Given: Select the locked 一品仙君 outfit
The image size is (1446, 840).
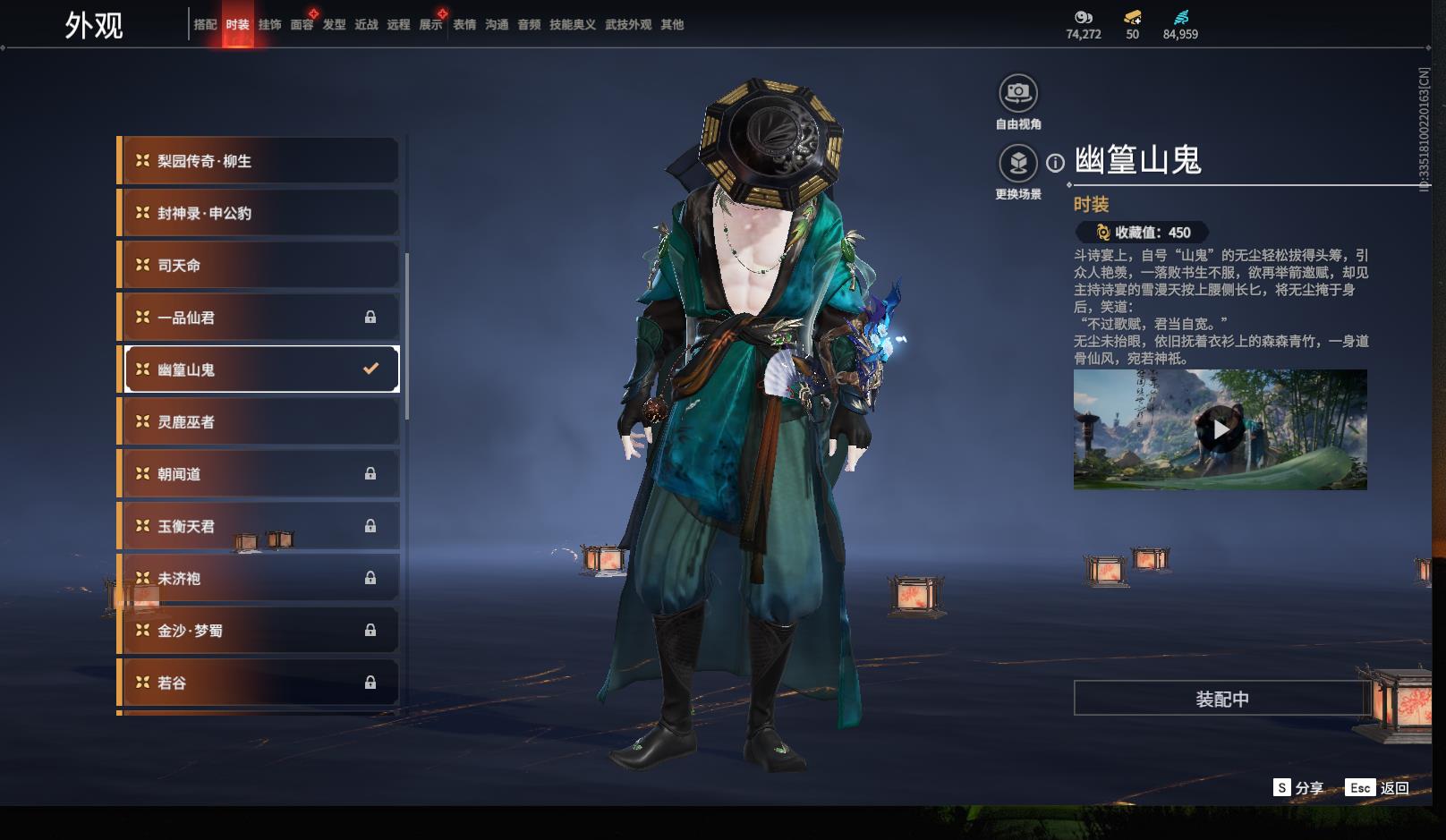Looking at the screenshot, I should pyautogui.click(x=259, y=318).
